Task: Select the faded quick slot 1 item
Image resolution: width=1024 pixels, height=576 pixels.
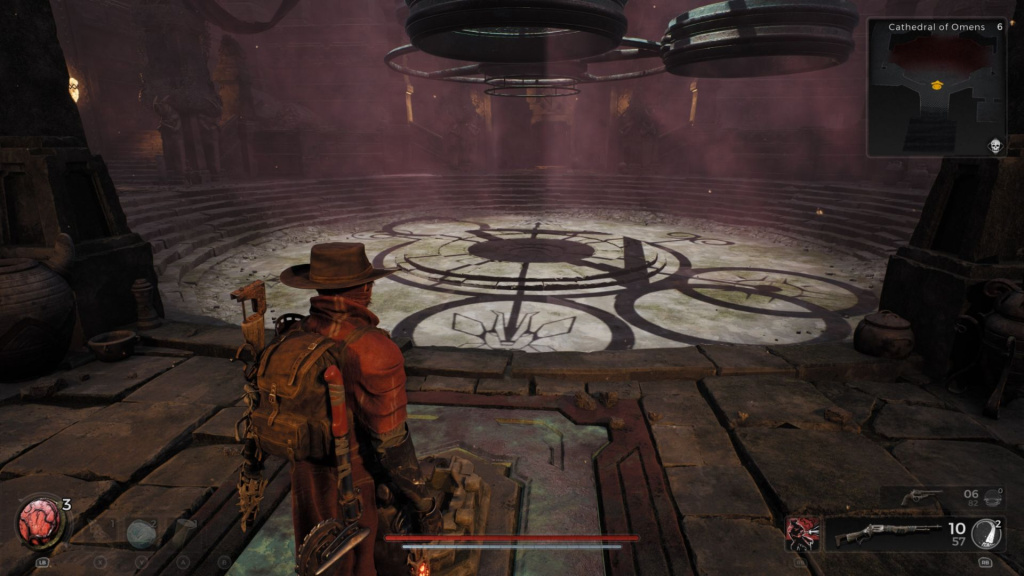Action: [x=98, y=530]
